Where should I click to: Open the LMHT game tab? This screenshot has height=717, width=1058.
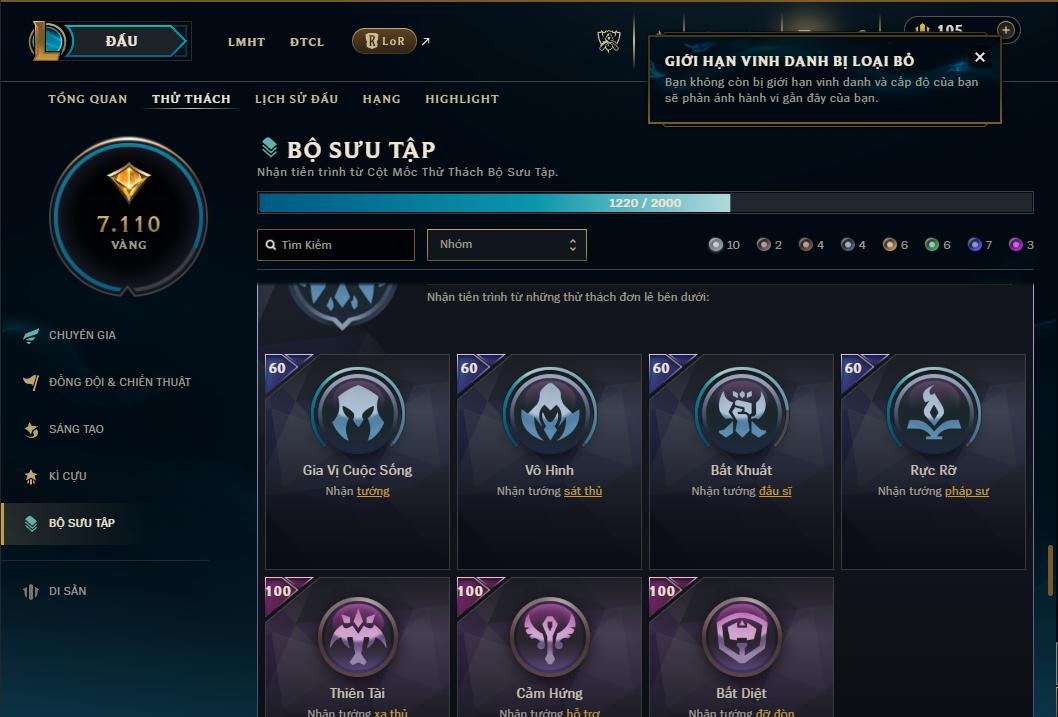click(246, 42)
